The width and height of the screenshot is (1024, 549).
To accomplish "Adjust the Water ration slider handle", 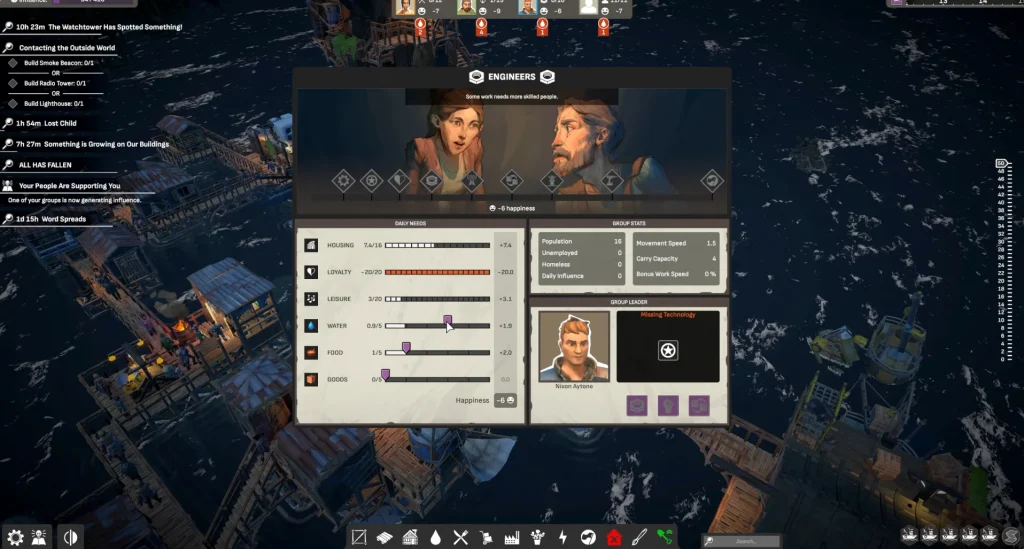I will (x=447, y=320).
